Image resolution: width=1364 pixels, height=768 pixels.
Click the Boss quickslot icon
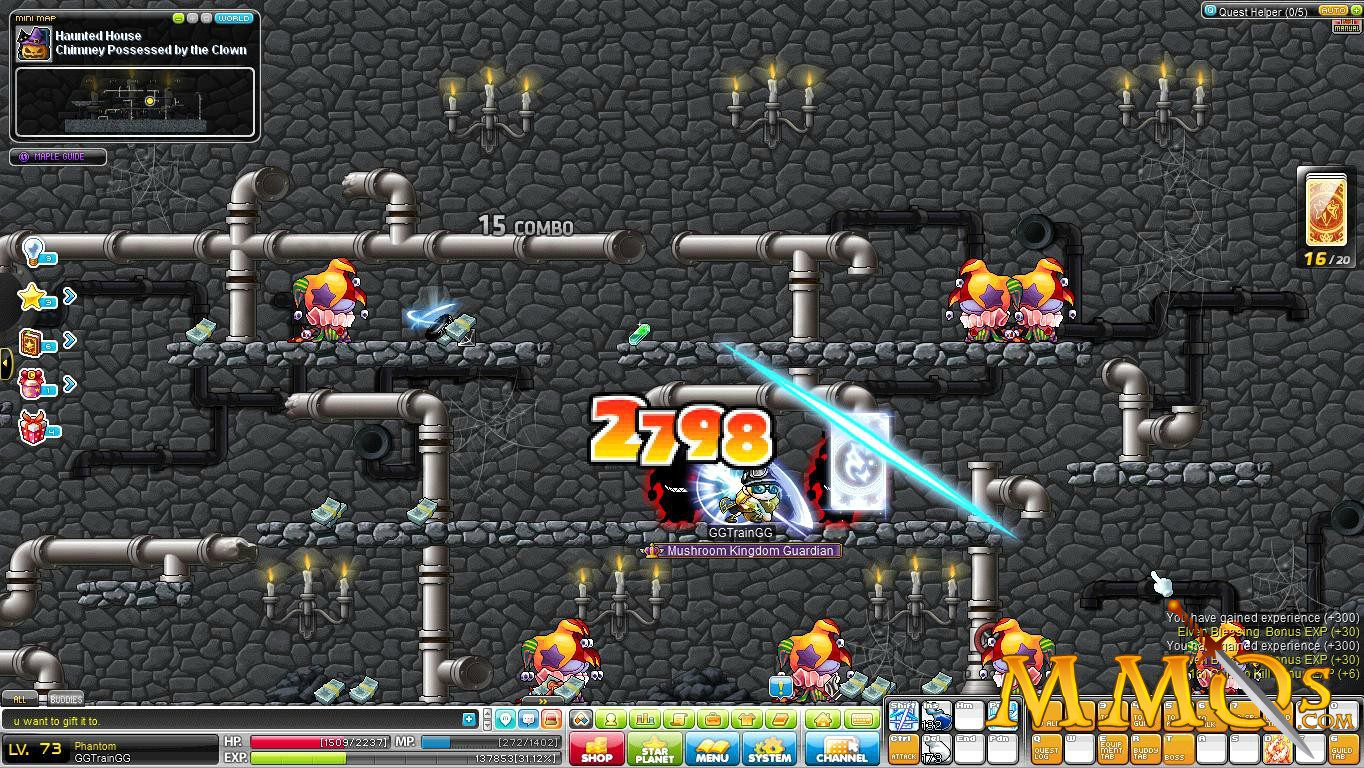pos(1174,748)
